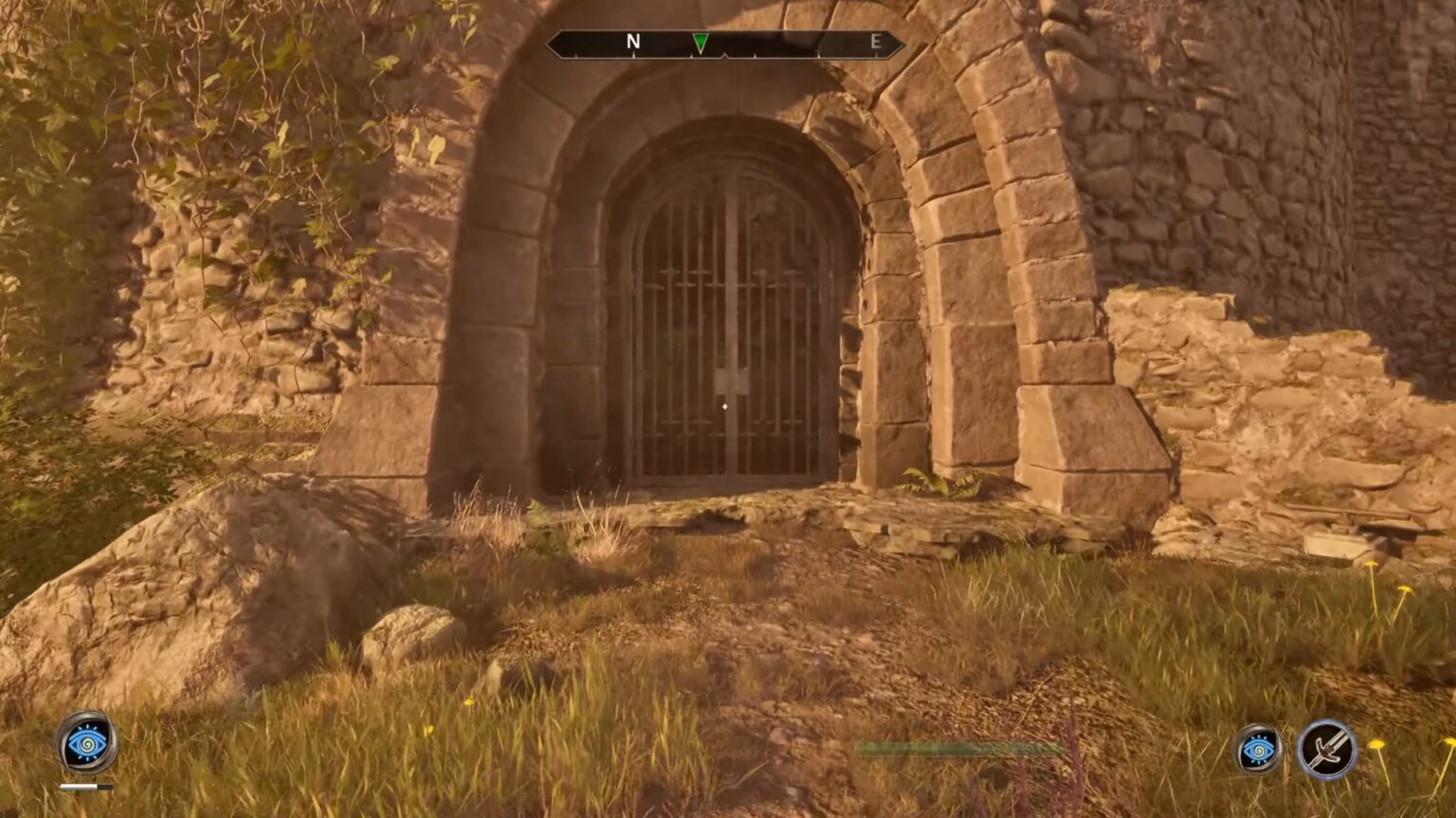The image size is (1456, 818).
Task: Click the E cardinal letter on the compass
Action: 878,41
